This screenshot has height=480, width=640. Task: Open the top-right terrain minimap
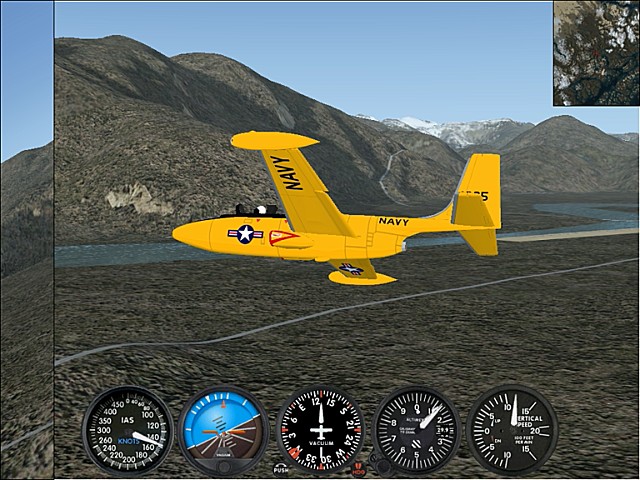coord(596,53)
